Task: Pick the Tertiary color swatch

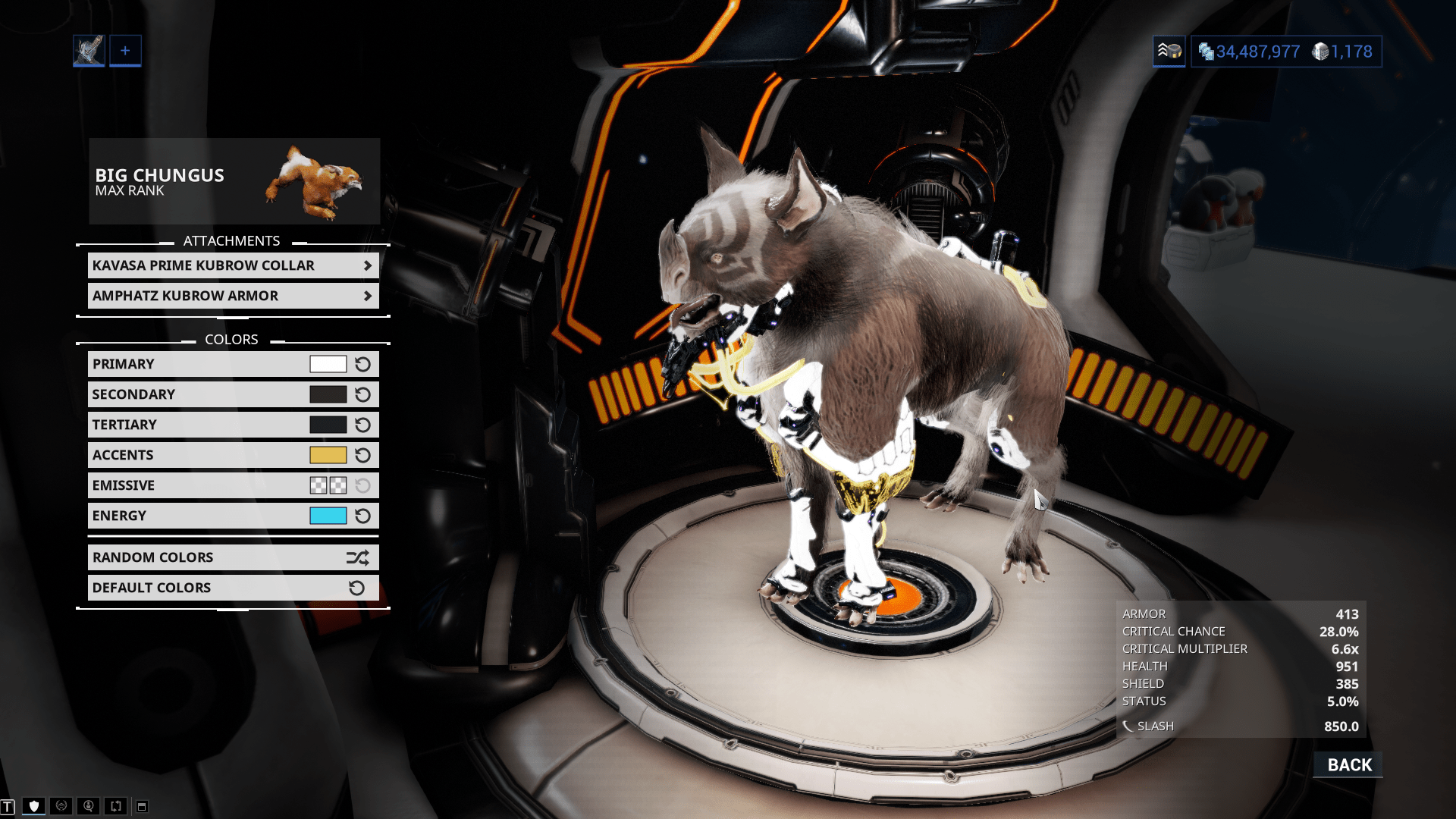Action: click(x=328, y=425)
